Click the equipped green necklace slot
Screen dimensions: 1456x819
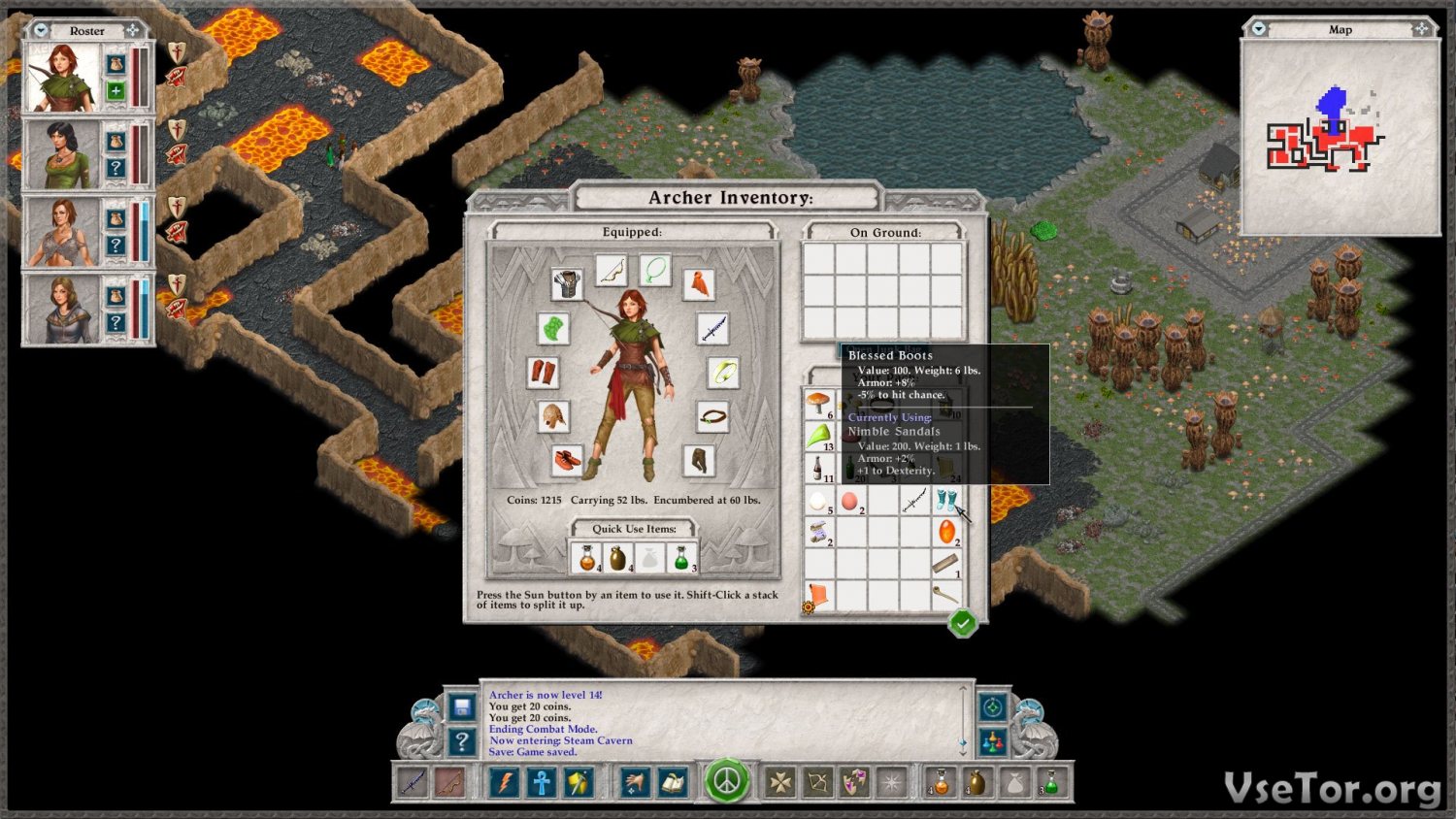pos(655,270)
